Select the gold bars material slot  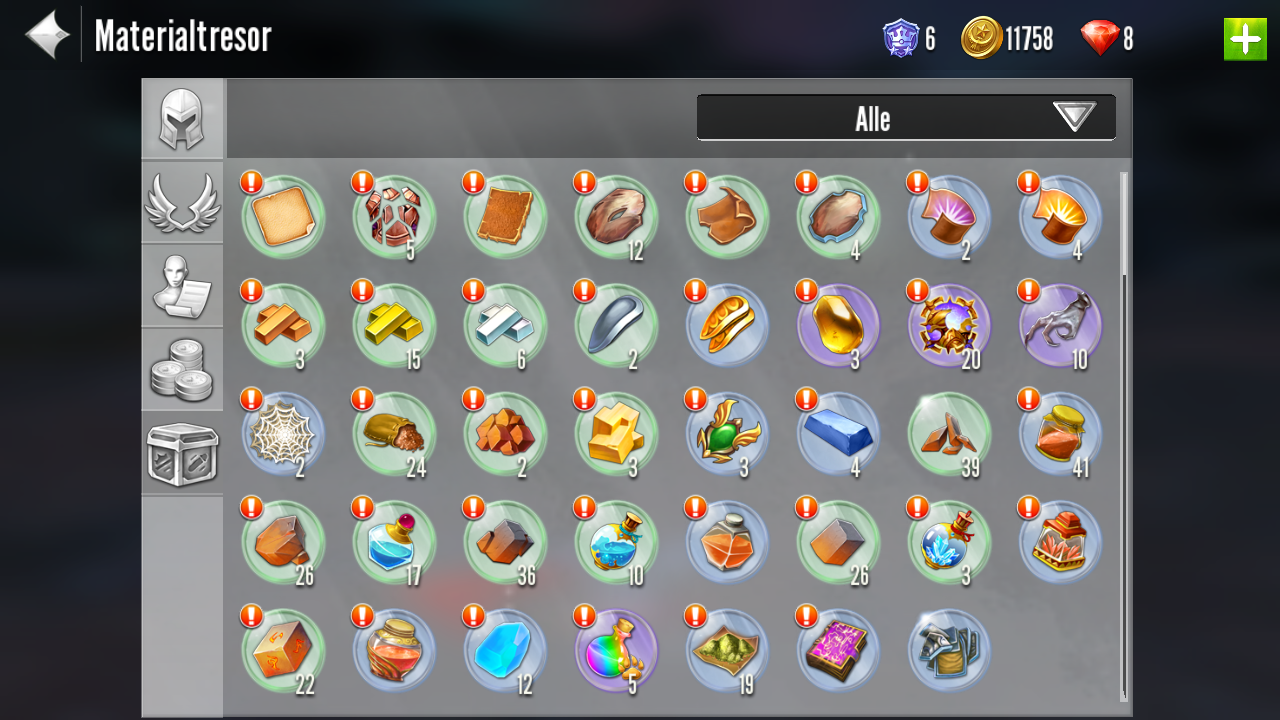coord(394,325)
